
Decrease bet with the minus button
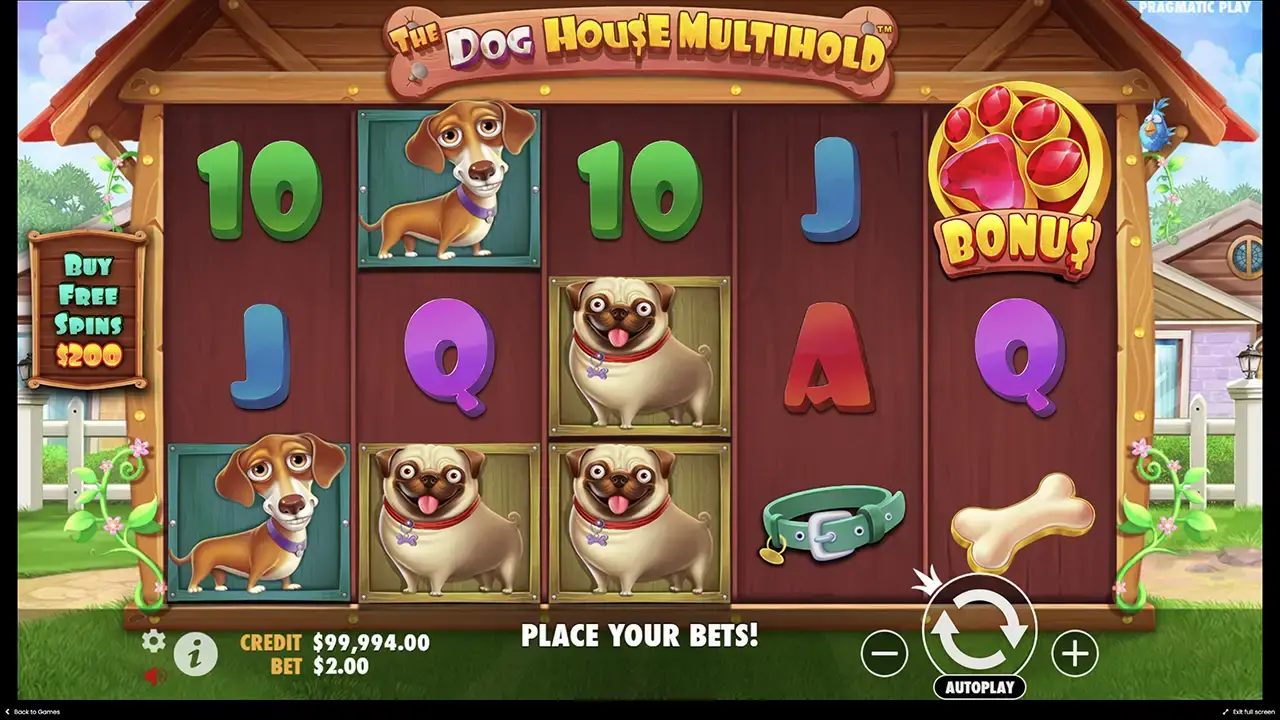[x=884, y=652]
